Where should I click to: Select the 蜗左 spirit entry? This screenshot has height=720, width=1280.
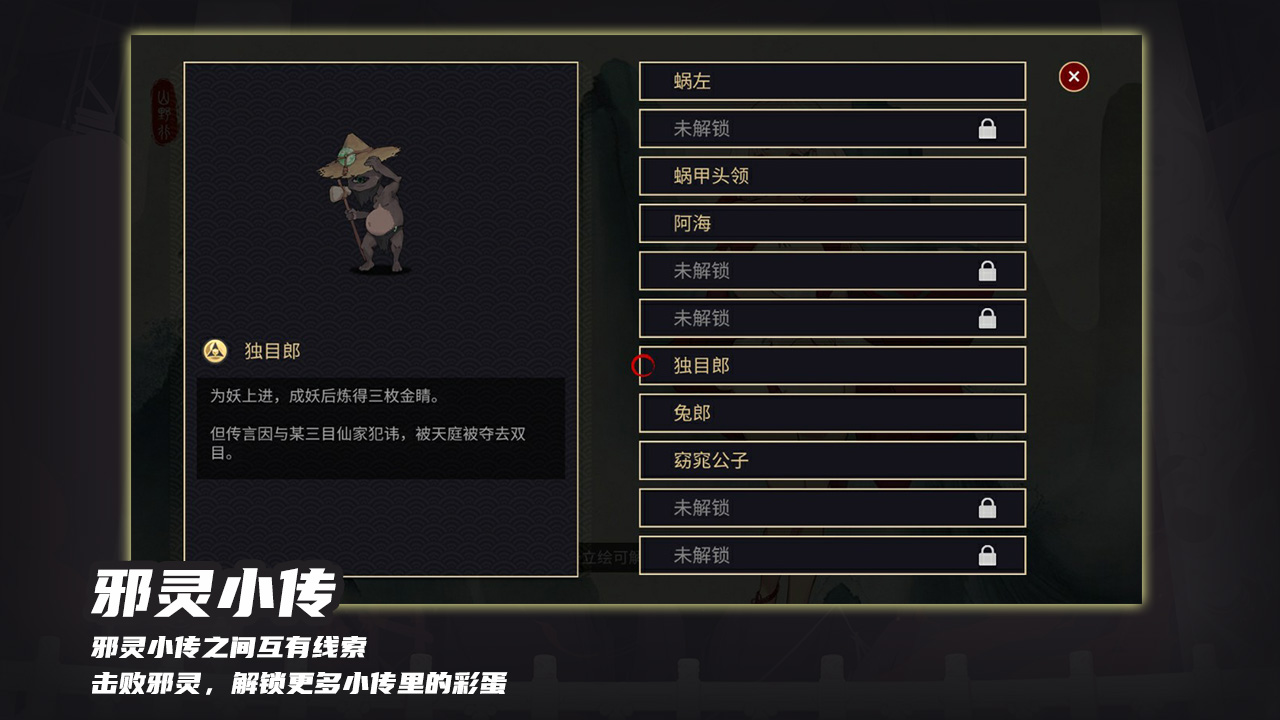click(832, 81)
